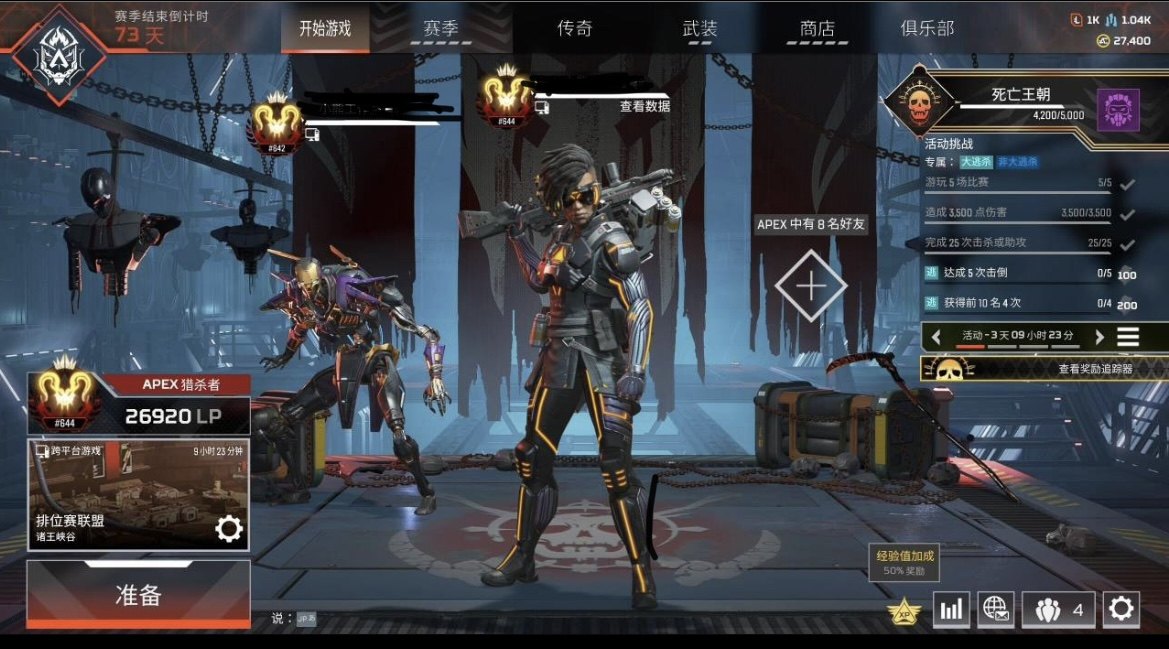
Task: Open the APEX 猎杀者 rank panel
Action: 138,402
